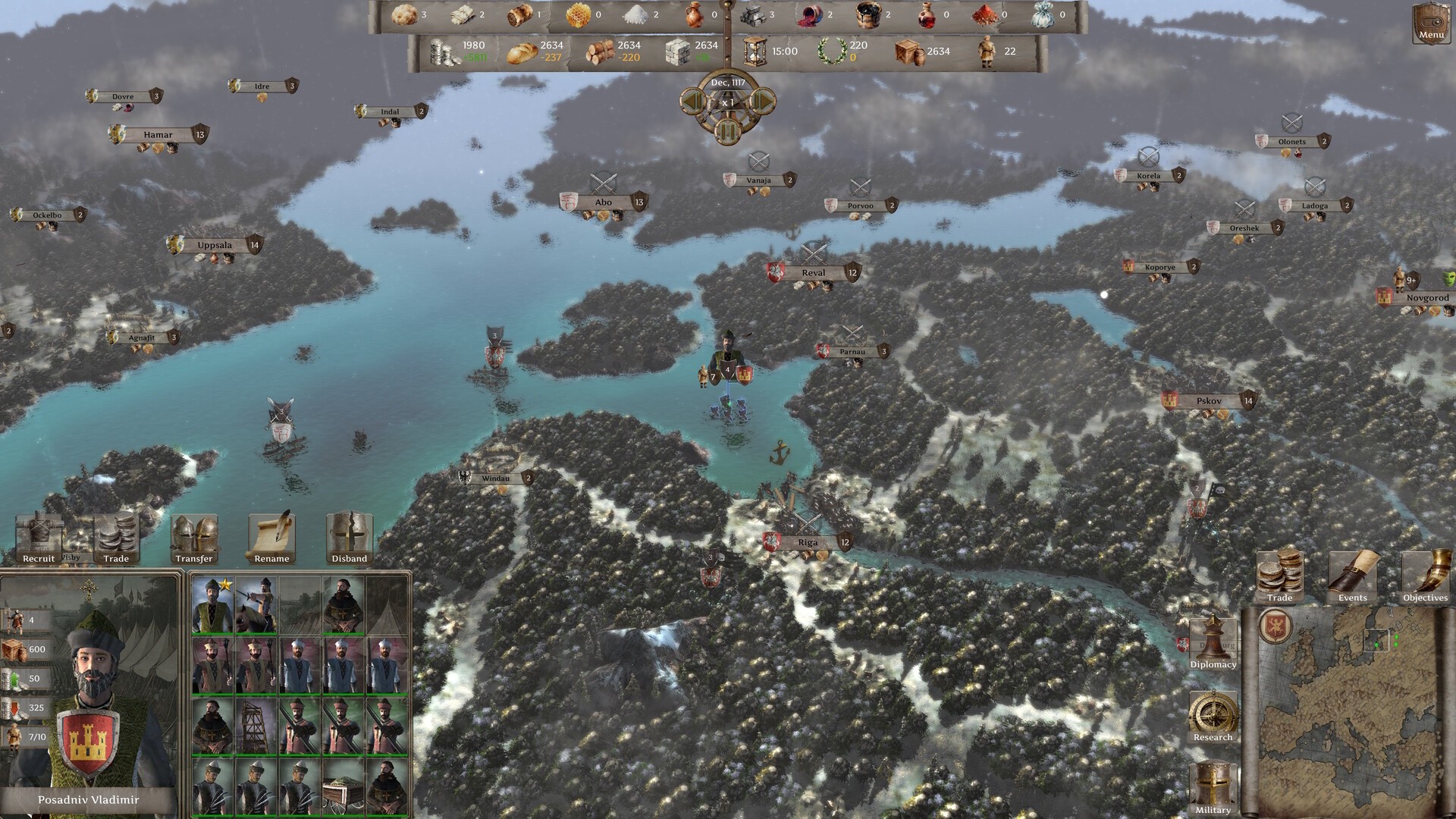Select the starred leader unit card
1456x819 pixels.
(x=213, y=606)
